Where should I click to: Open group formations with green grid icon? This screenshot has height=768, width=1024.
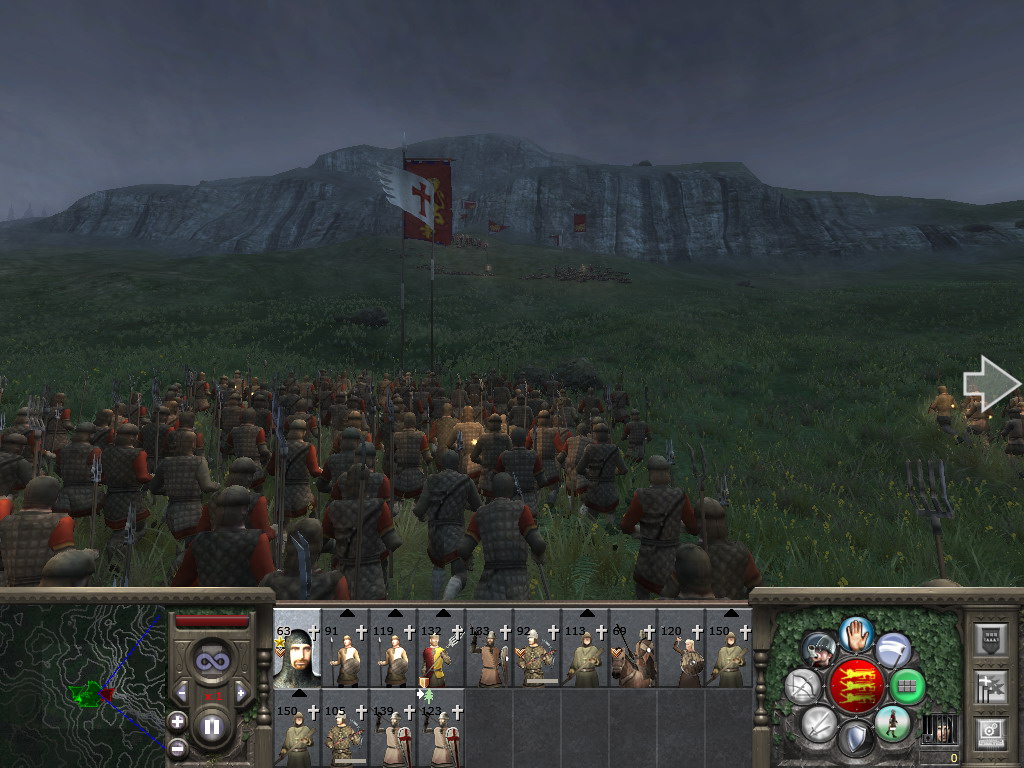(907, 686)
